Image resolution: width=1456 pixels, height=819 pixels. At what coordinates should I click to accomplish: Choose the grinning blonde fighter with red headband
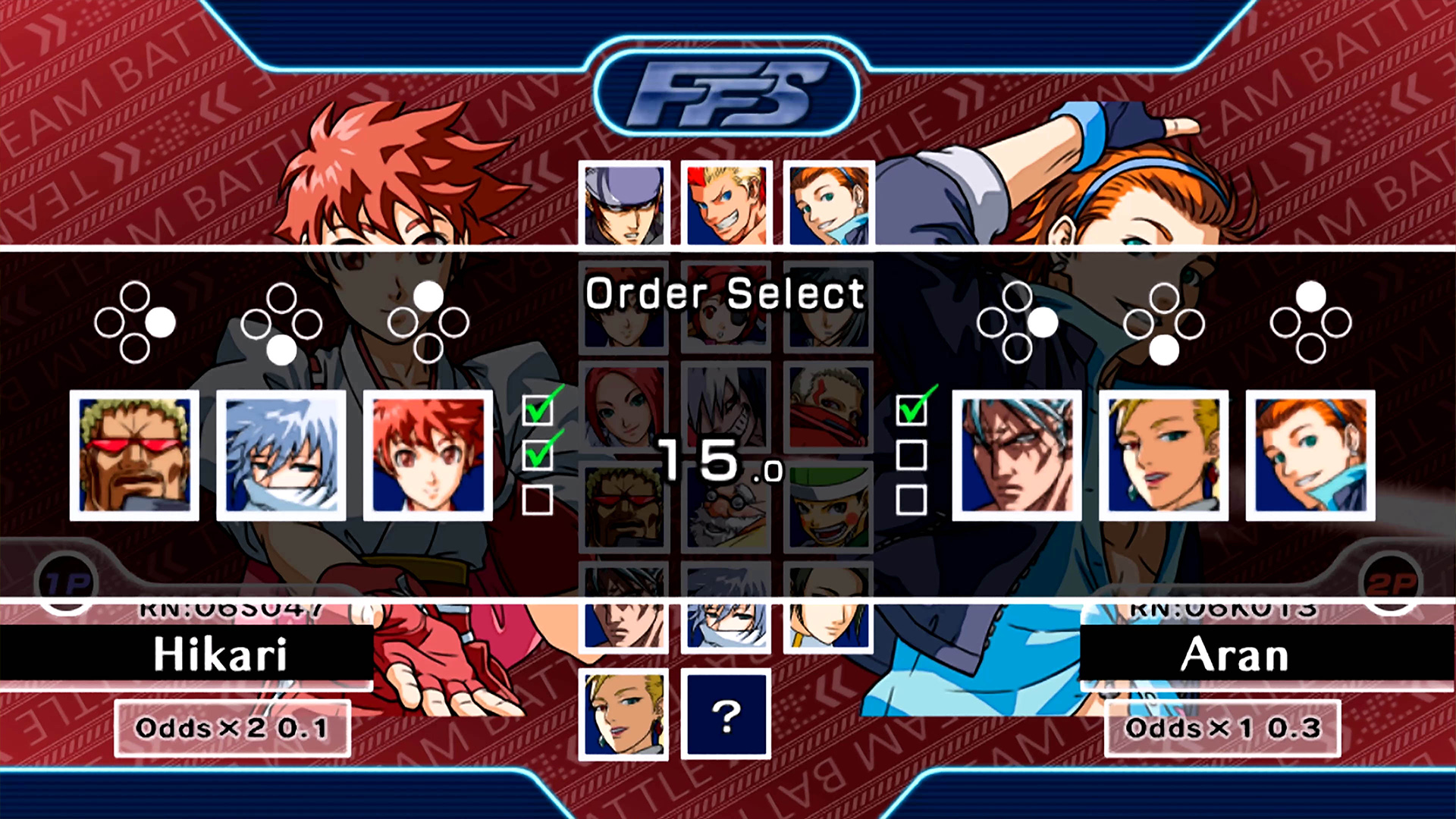(x=726, y=205)
